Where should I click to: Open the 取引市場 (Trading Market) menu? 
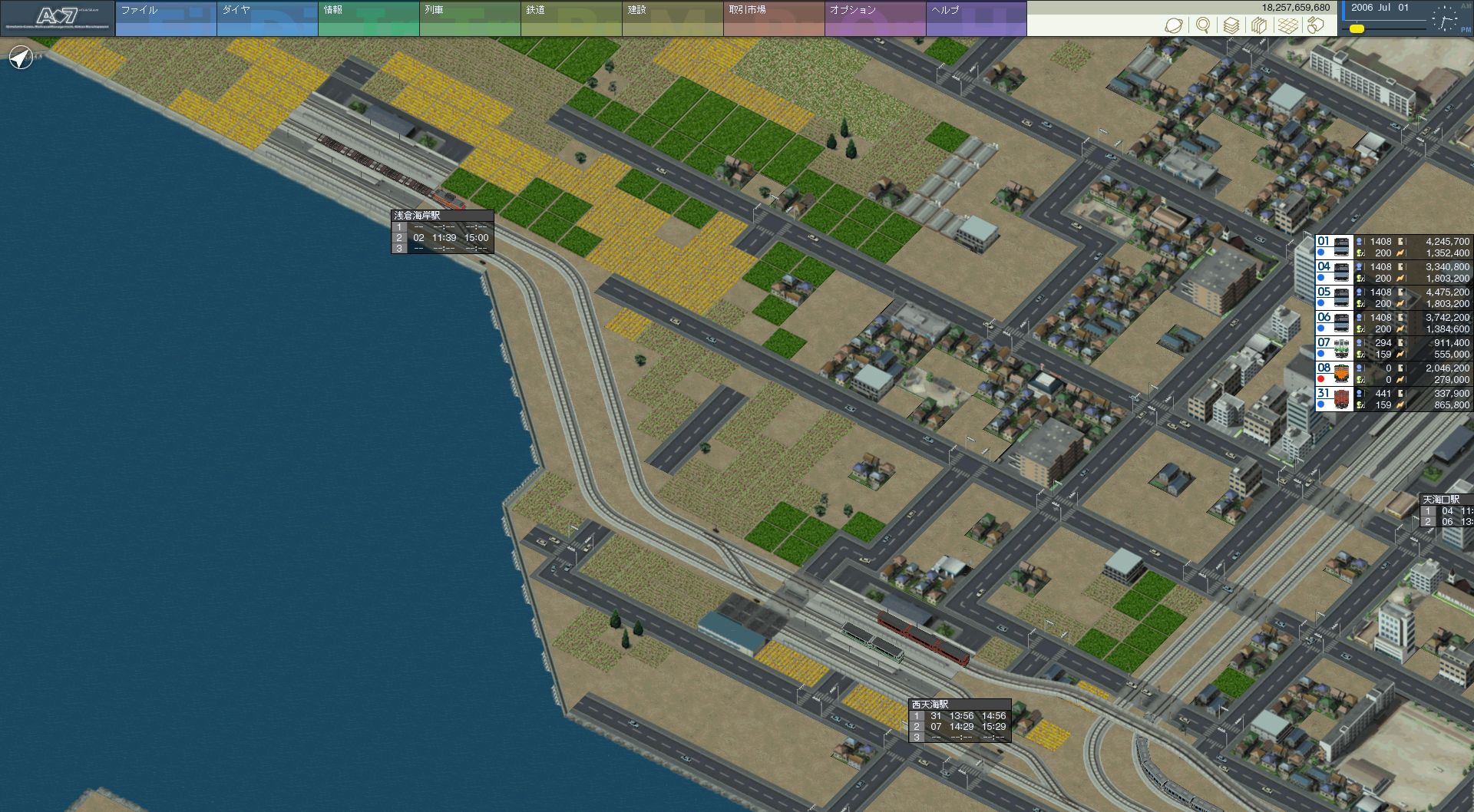[773, 18]
